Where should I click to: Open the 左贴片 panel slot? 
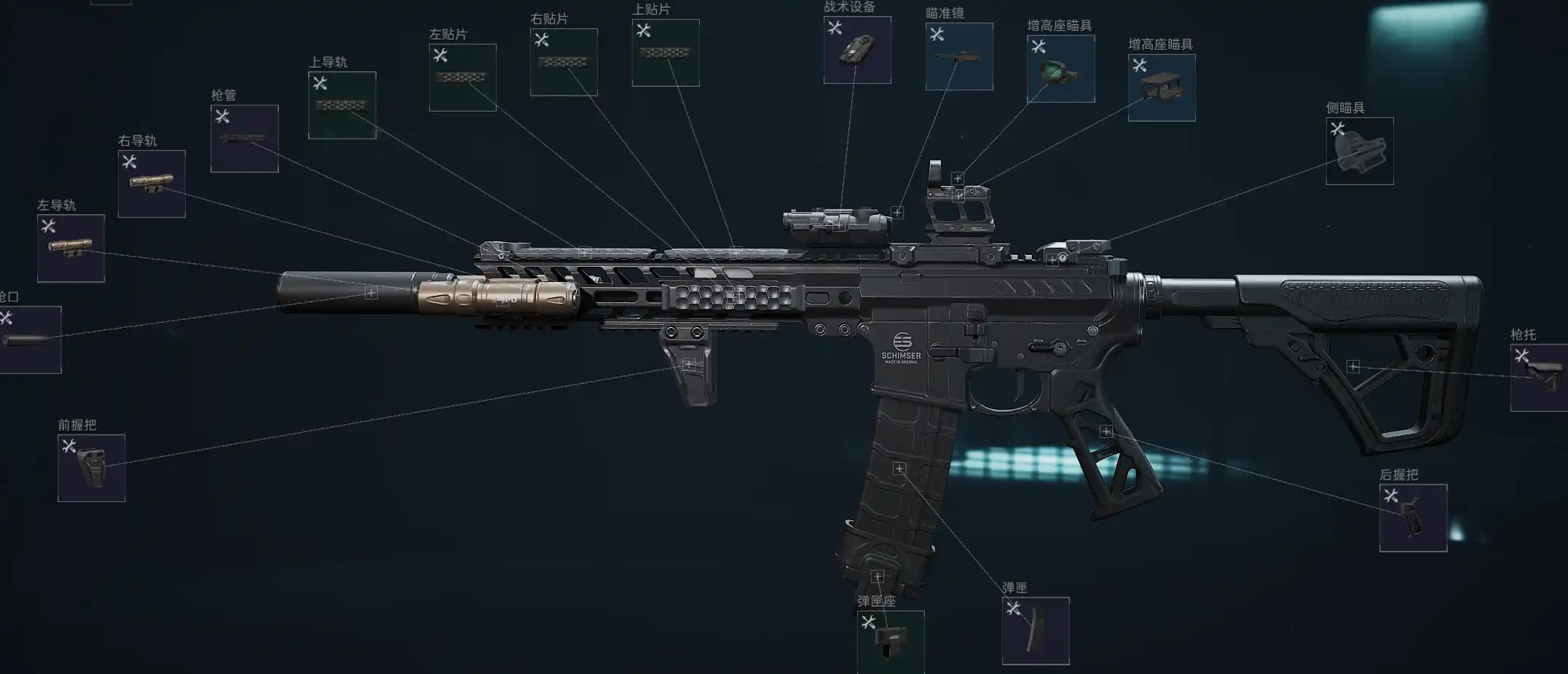pyautogui.click(x=462, y=77)
